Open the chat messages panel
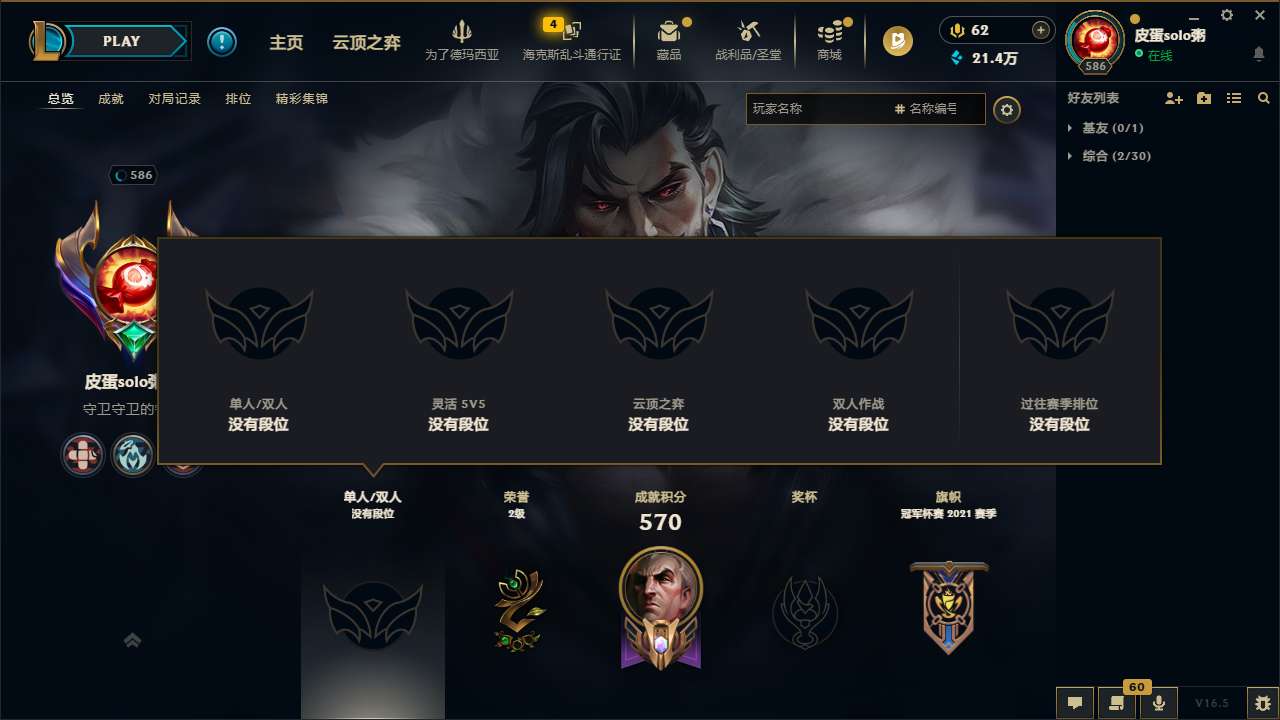The height and width of the screenshot is (720, 1280). click(x=1074, y=703)
